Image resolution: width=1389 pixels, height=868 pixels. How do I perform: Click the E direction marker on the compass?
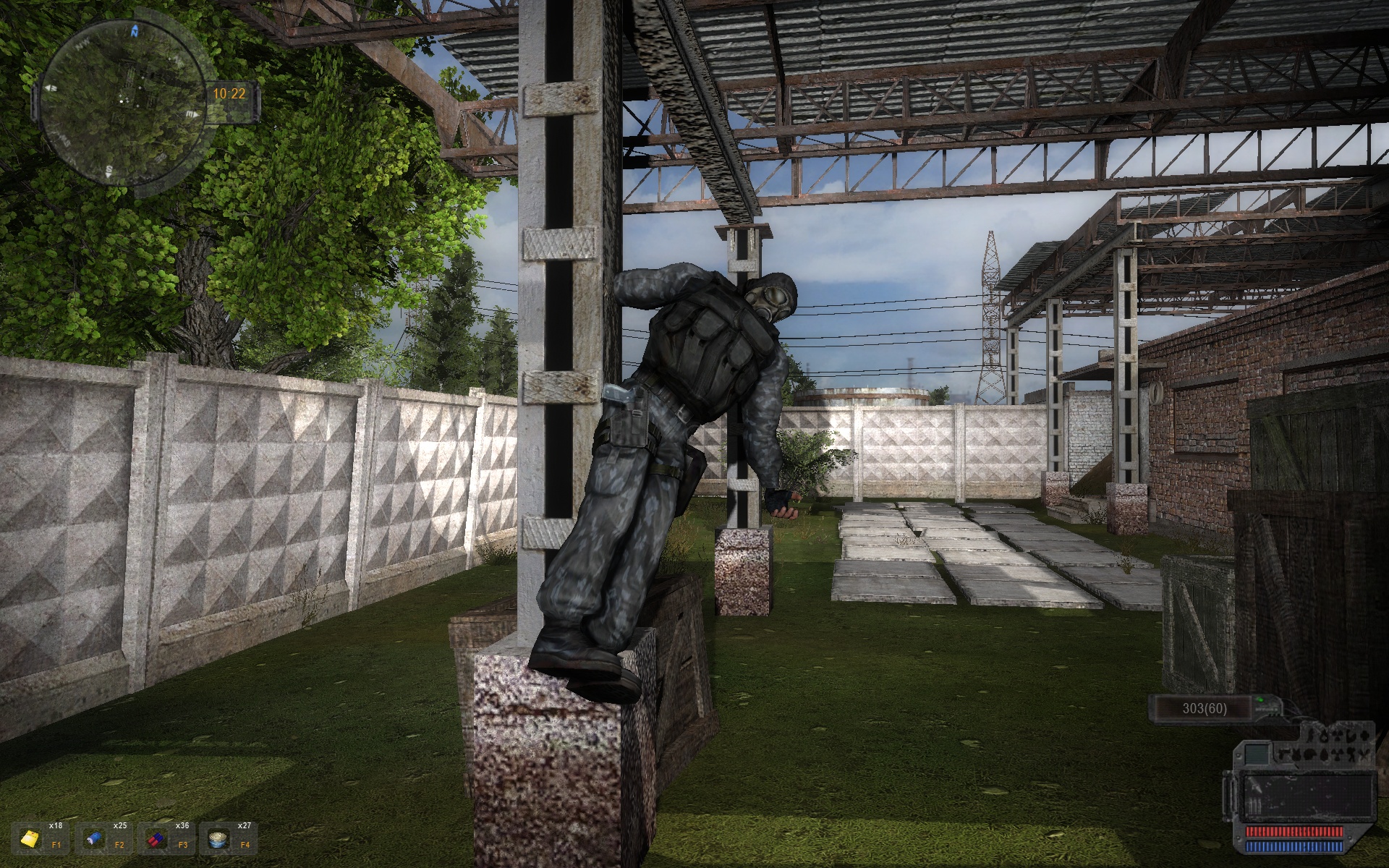tap(190, 114)
